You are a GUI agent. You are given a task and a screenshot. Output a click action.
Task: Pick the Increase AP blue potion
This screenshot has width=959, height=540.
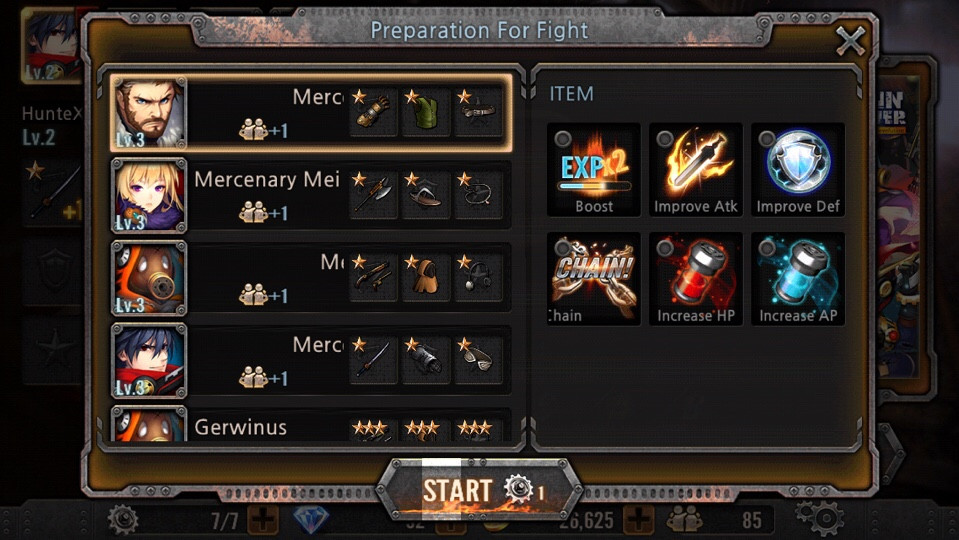coord(798,278)
